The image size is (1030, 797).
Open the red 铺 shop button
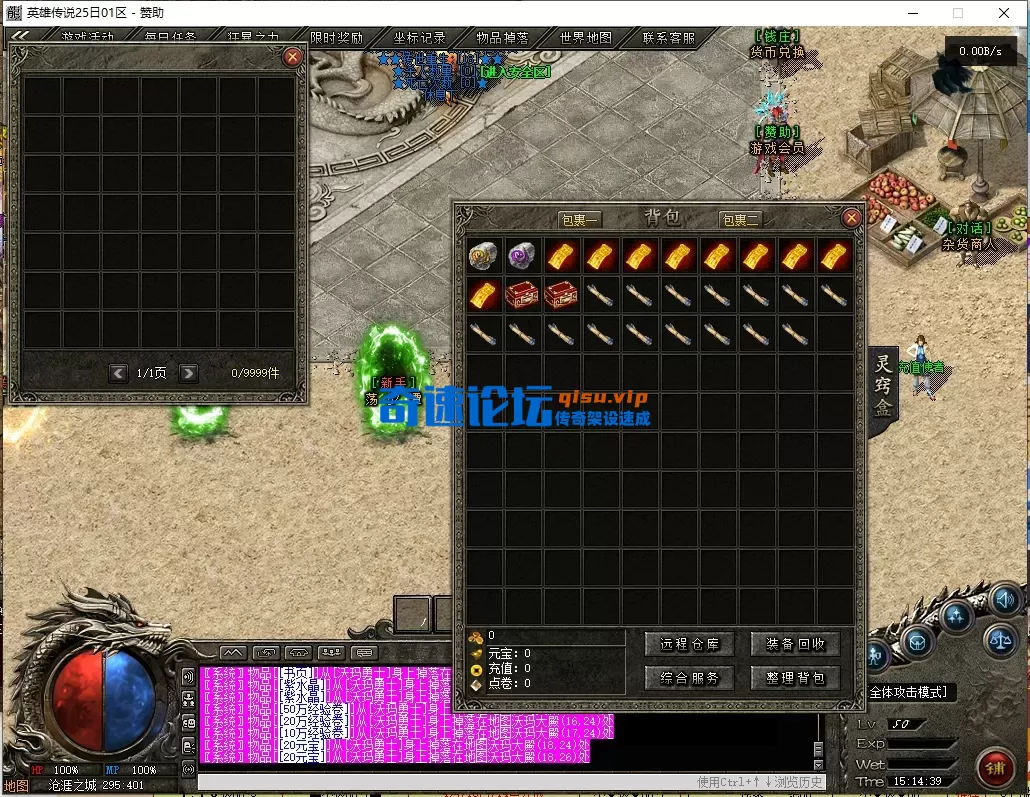(995, 768)
